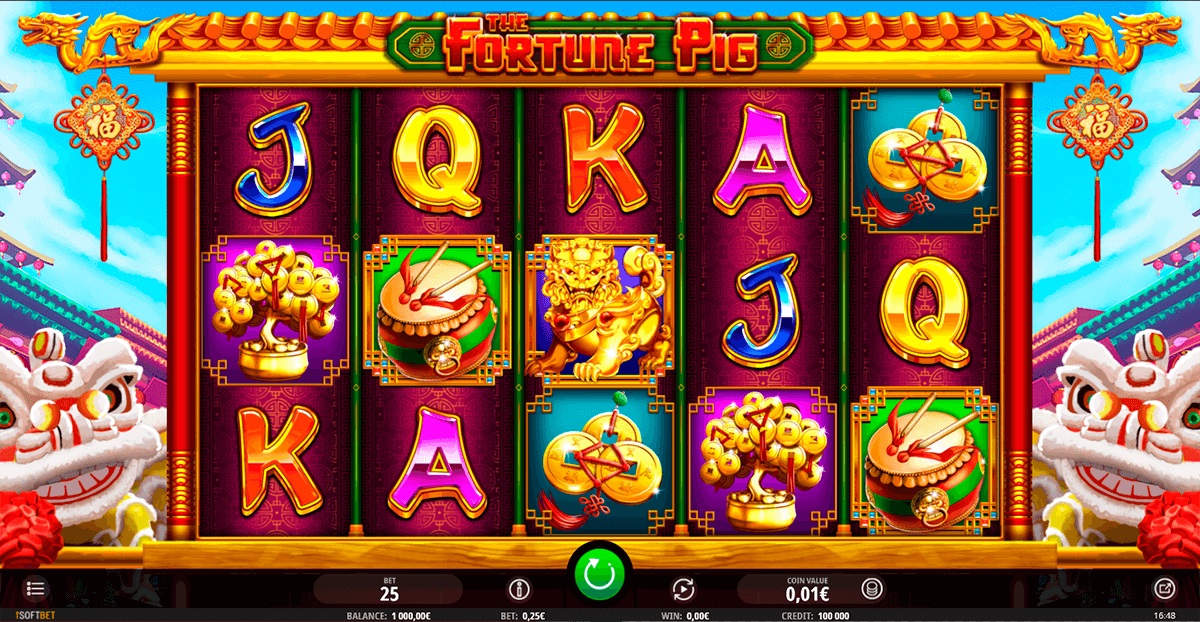The width and height of the screenshot is (1200, 622).
Task: Click the coin stack icon
Action: pyautogui.click(x=872, y=589)
